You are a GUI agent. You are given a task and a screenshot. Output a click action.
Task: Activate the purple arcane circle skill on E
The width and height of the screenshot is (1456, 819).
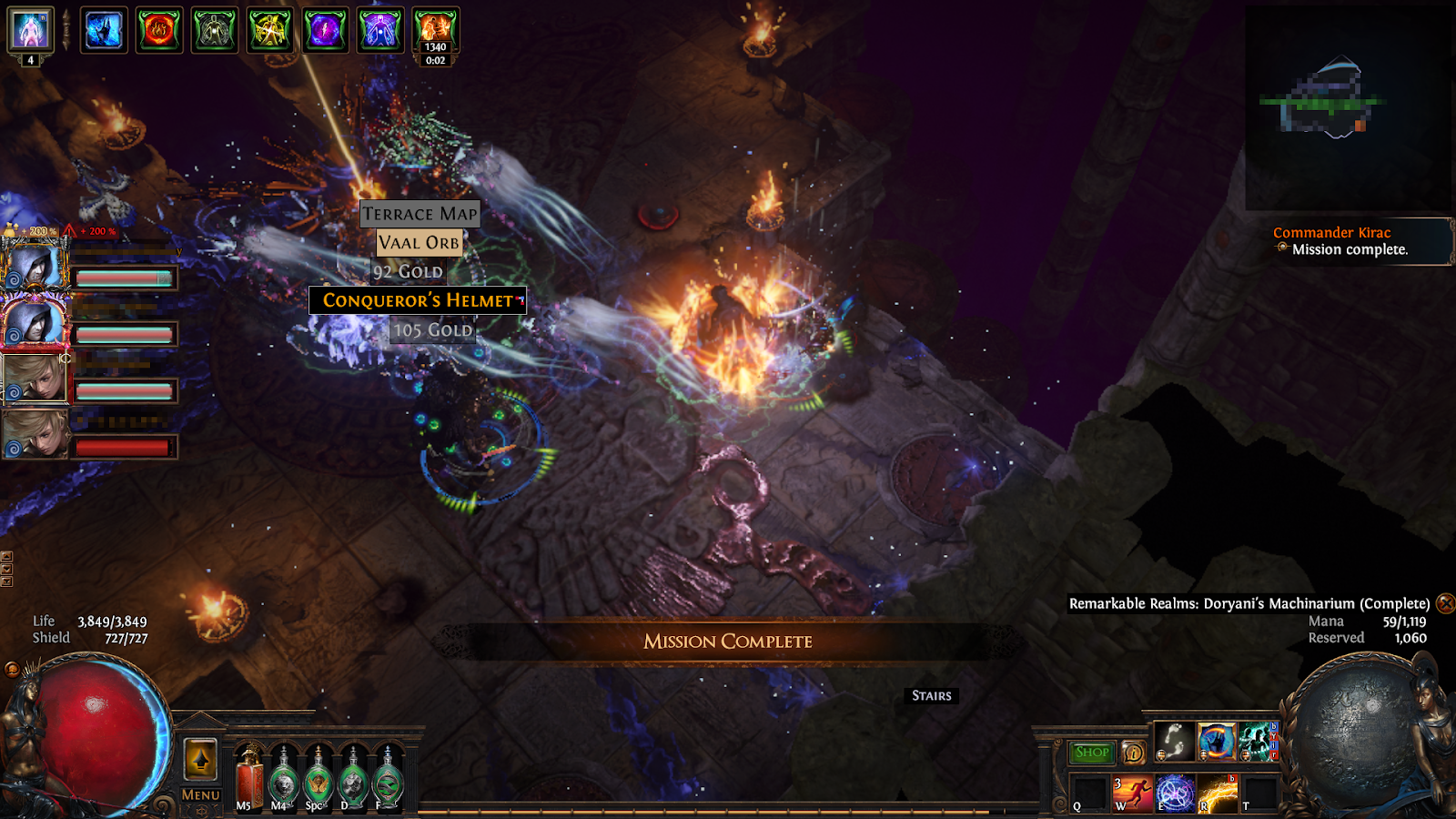1175,794
